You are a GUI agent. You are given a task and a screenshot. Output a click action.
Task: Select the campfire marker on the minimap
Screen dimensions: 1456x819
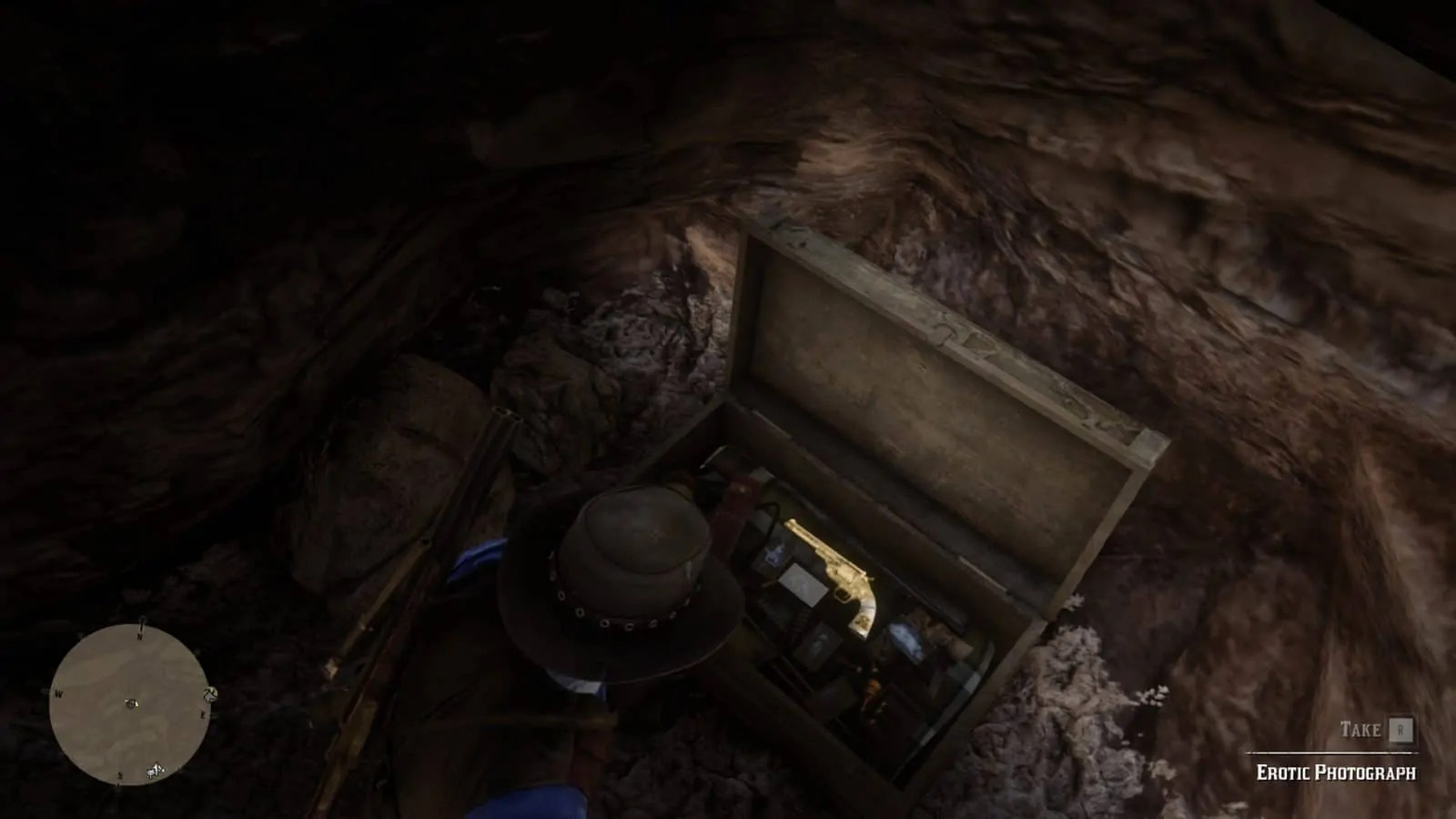pyautogui.click(x=154, y=769)
